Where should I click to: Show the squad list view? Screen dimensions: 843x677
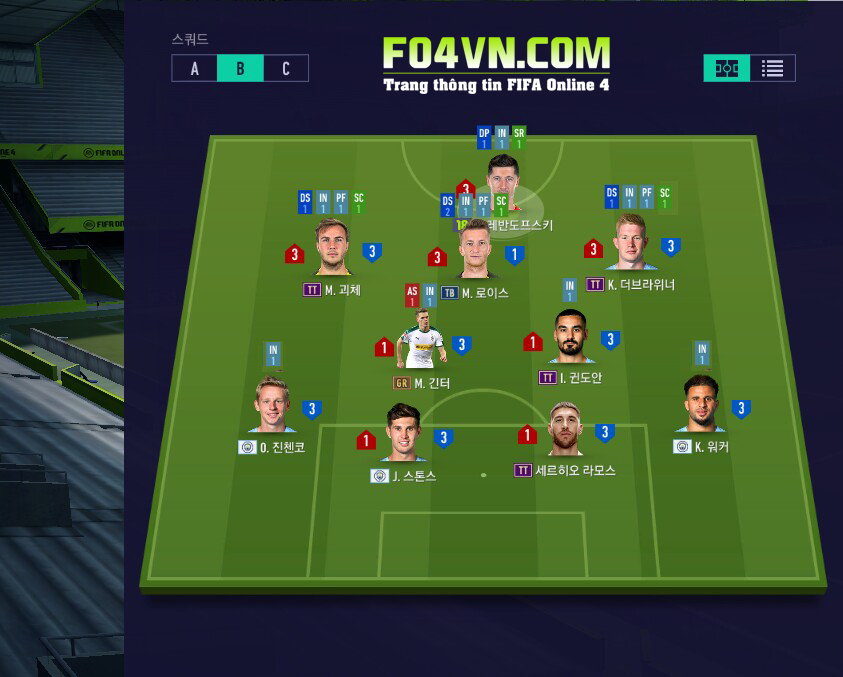click(x=772, y=69)
